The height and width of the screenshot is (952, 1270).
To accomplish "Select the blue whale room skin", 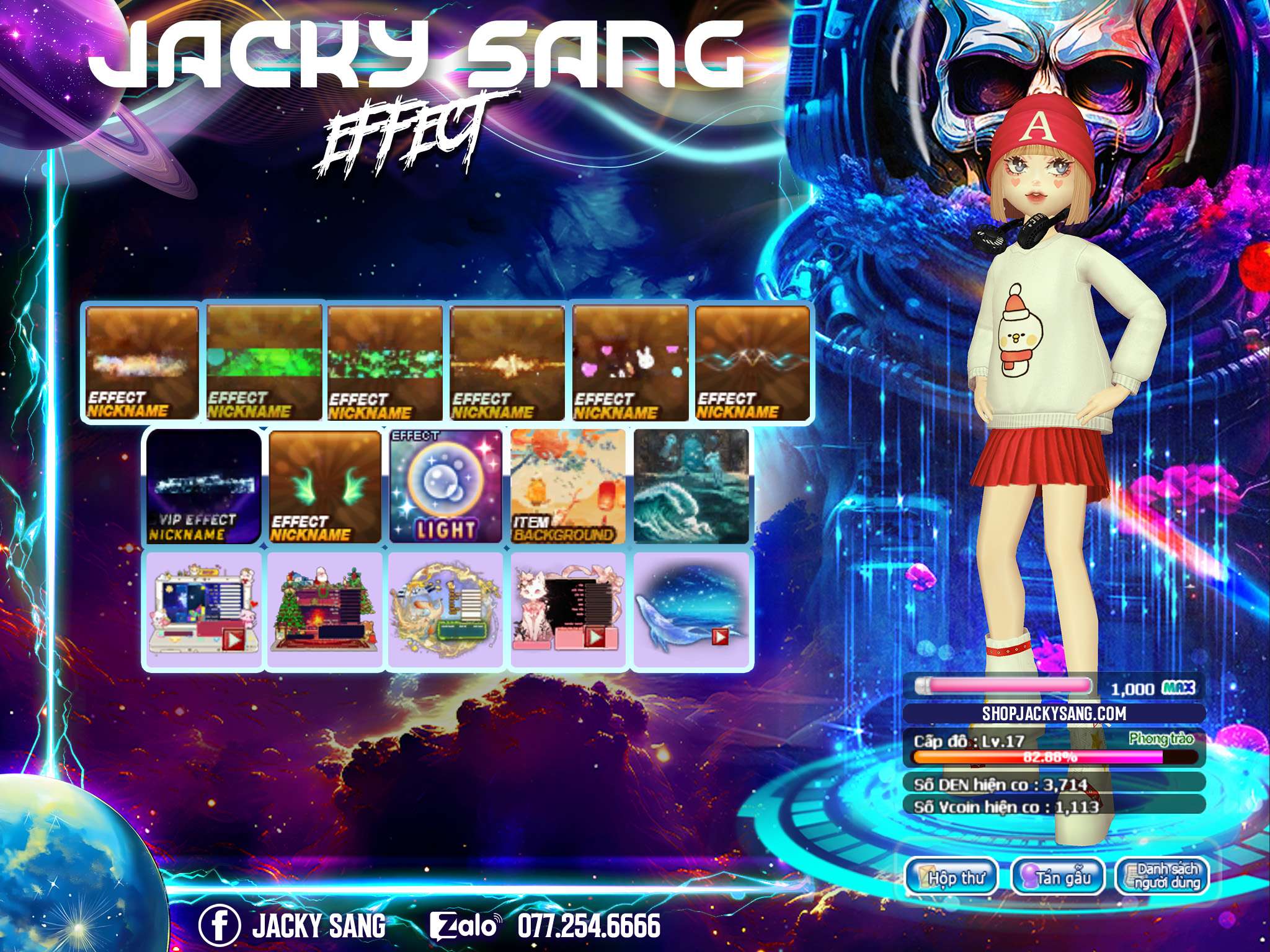I will coord(691,611).
